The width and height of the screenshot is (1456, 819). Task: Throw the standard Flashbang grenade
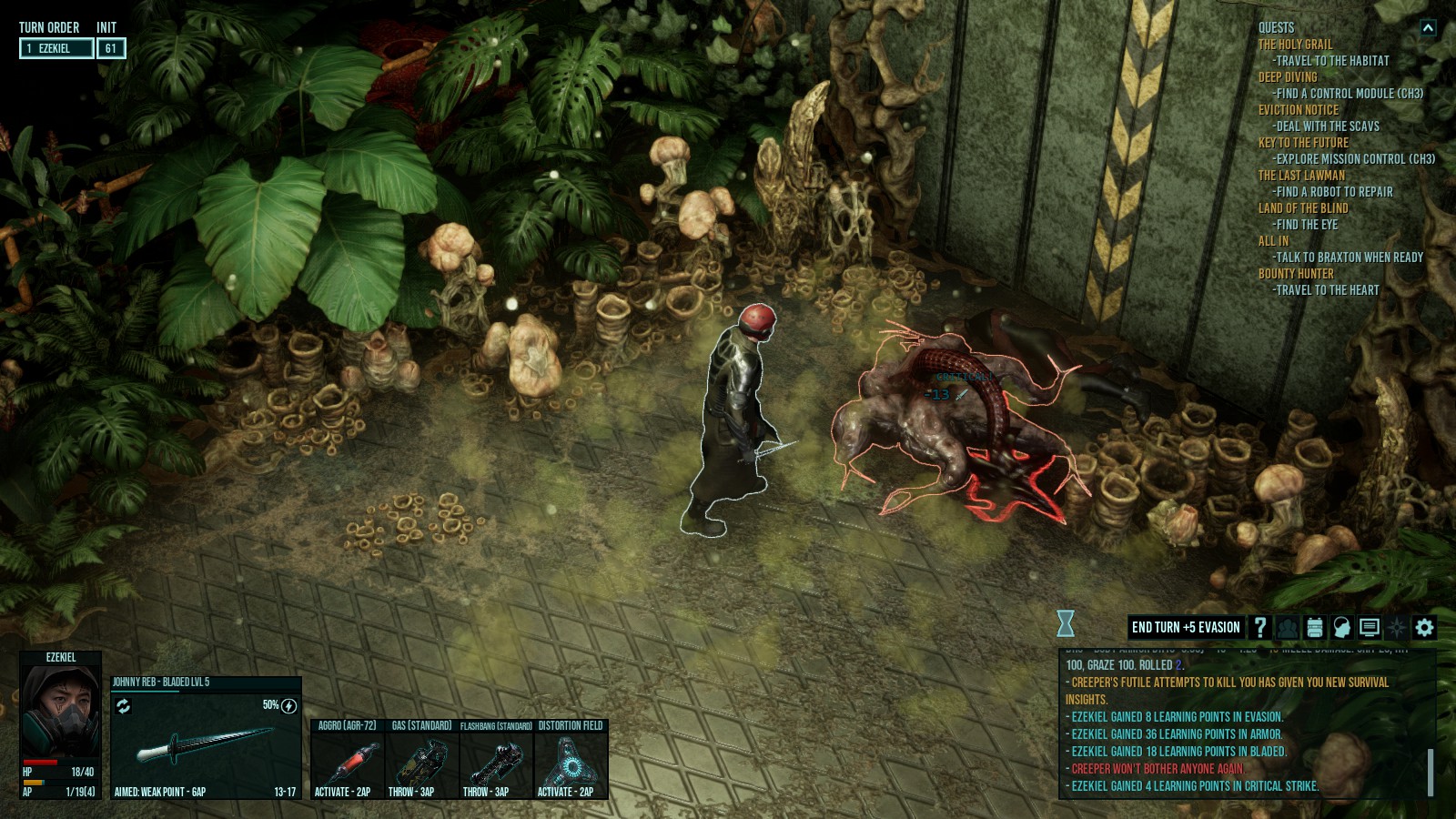(x=496, y=759)
